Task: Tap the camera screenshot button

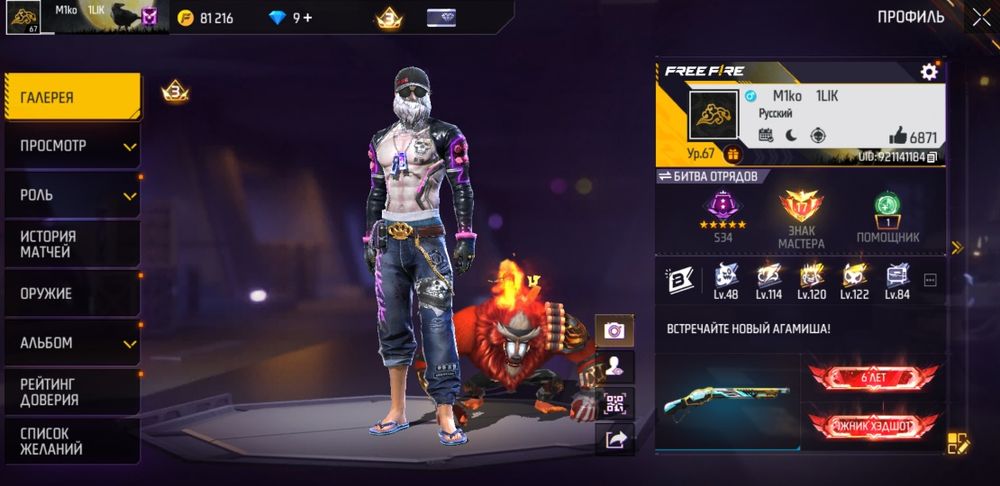Action: 614,329
